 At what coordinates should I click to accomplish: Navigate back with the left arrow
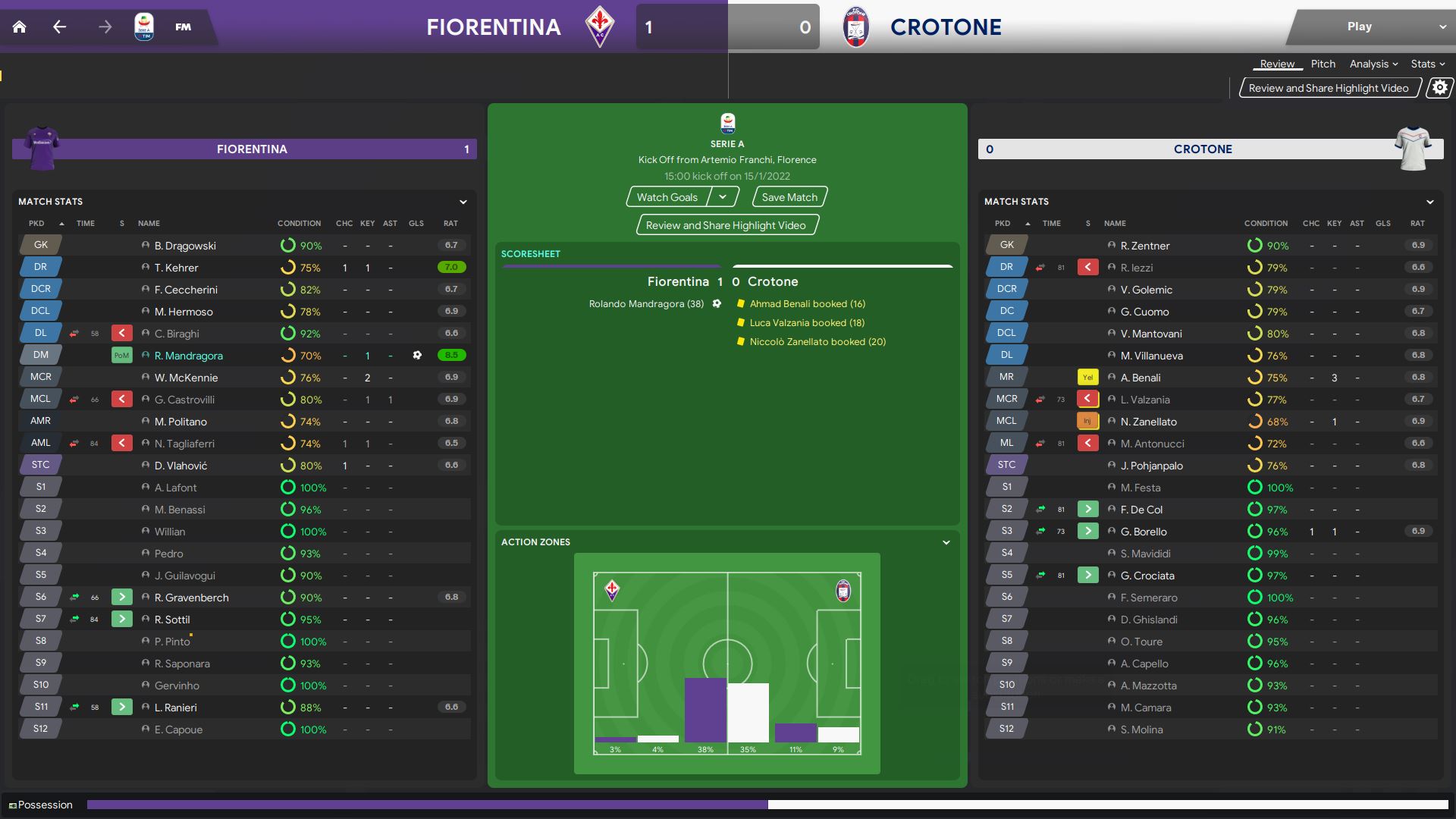click(x=60, y=27)
